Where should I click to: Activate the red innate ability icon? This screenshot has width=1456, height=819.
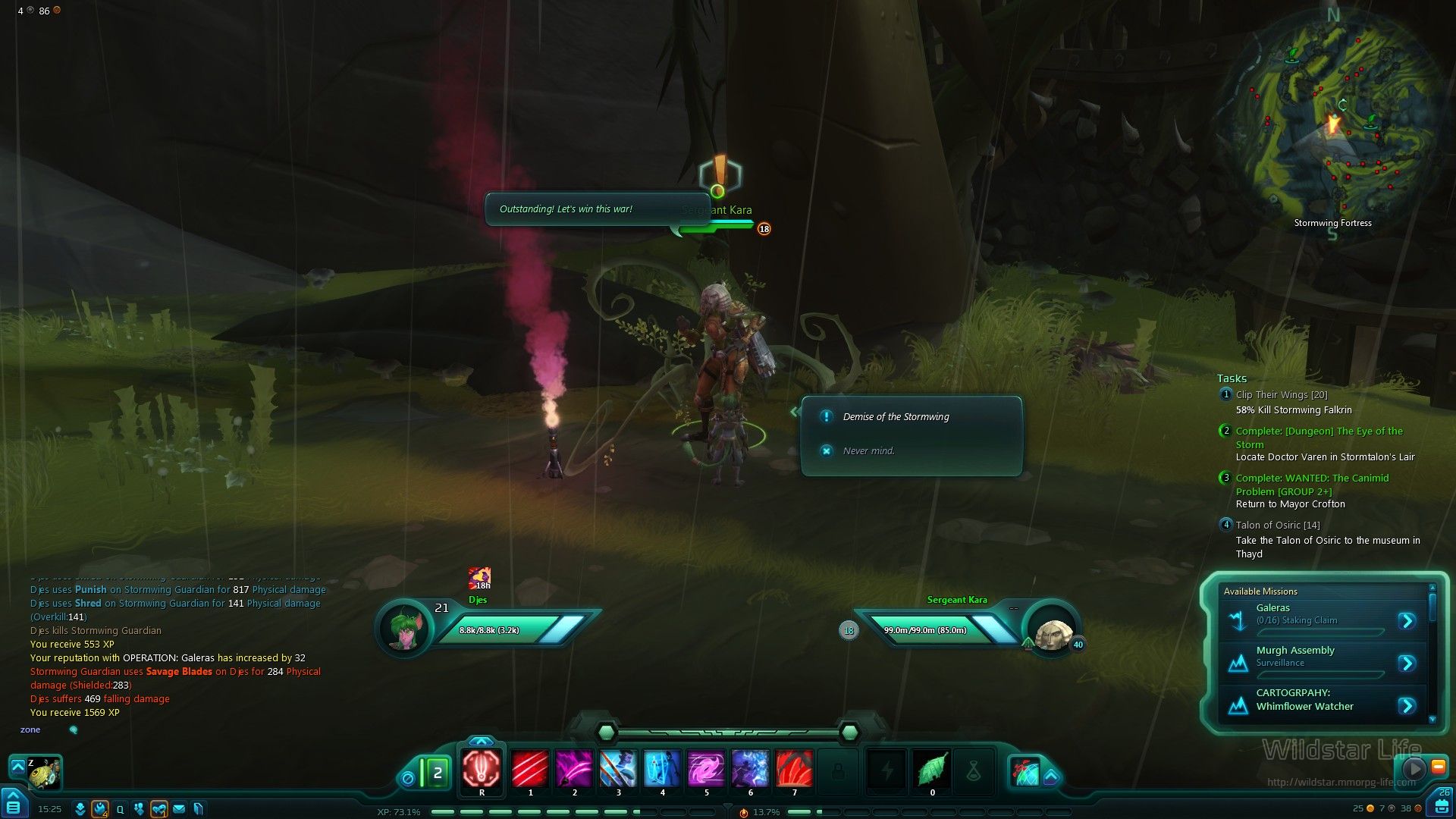[x=482, y=767]
